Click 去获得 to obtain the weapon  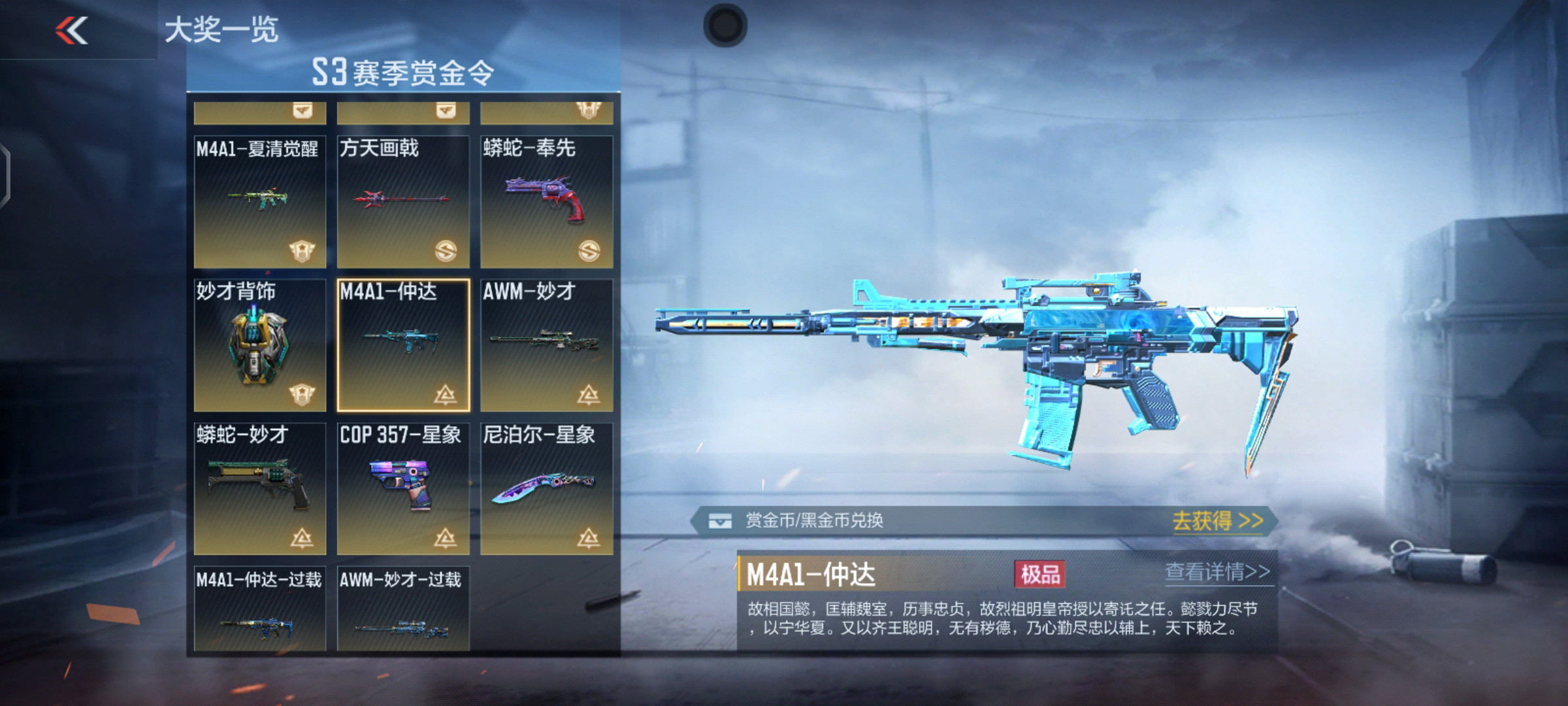pyautogui.click(x=1217, y=521)
